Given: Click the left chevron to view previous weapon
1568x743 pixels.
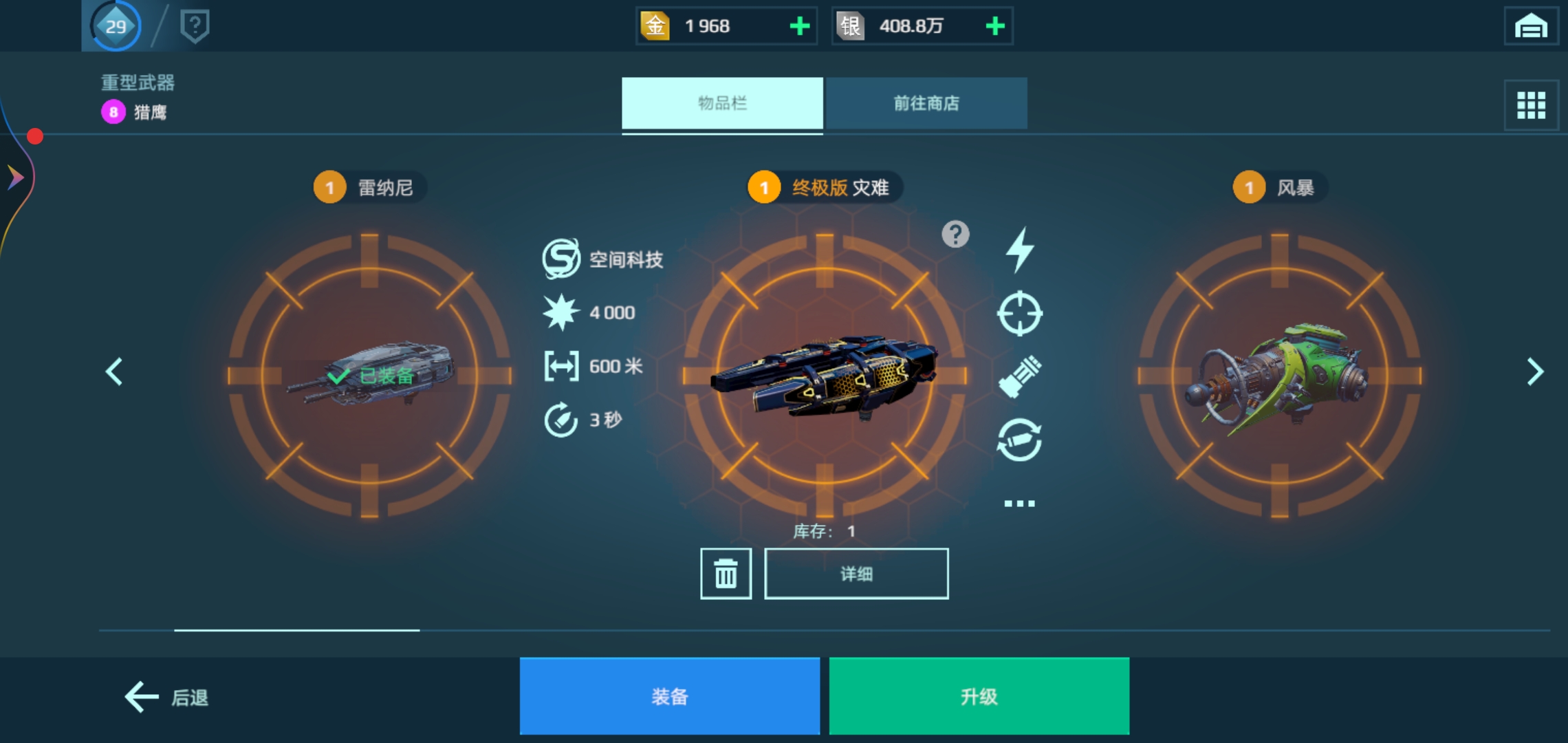Looking at the screenshot, I should (x=113, y=371).
